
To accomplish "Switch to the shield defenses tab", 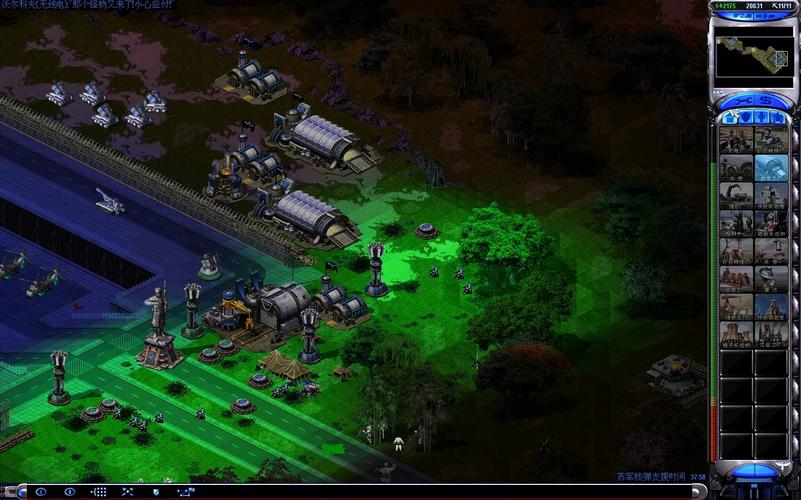I will click(x=745, y=118).
